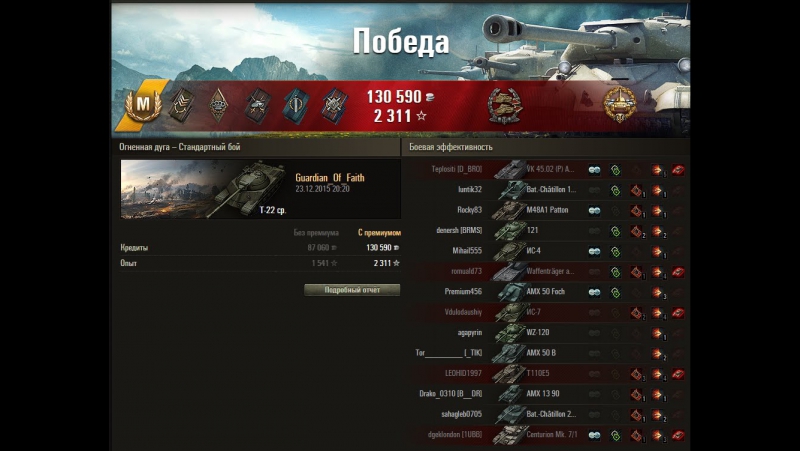This screenshot has width=800, height=451.
Task: Click the tank-emblem medal beside the credits total
Action: pyautogui.click(x=502, y=104)
